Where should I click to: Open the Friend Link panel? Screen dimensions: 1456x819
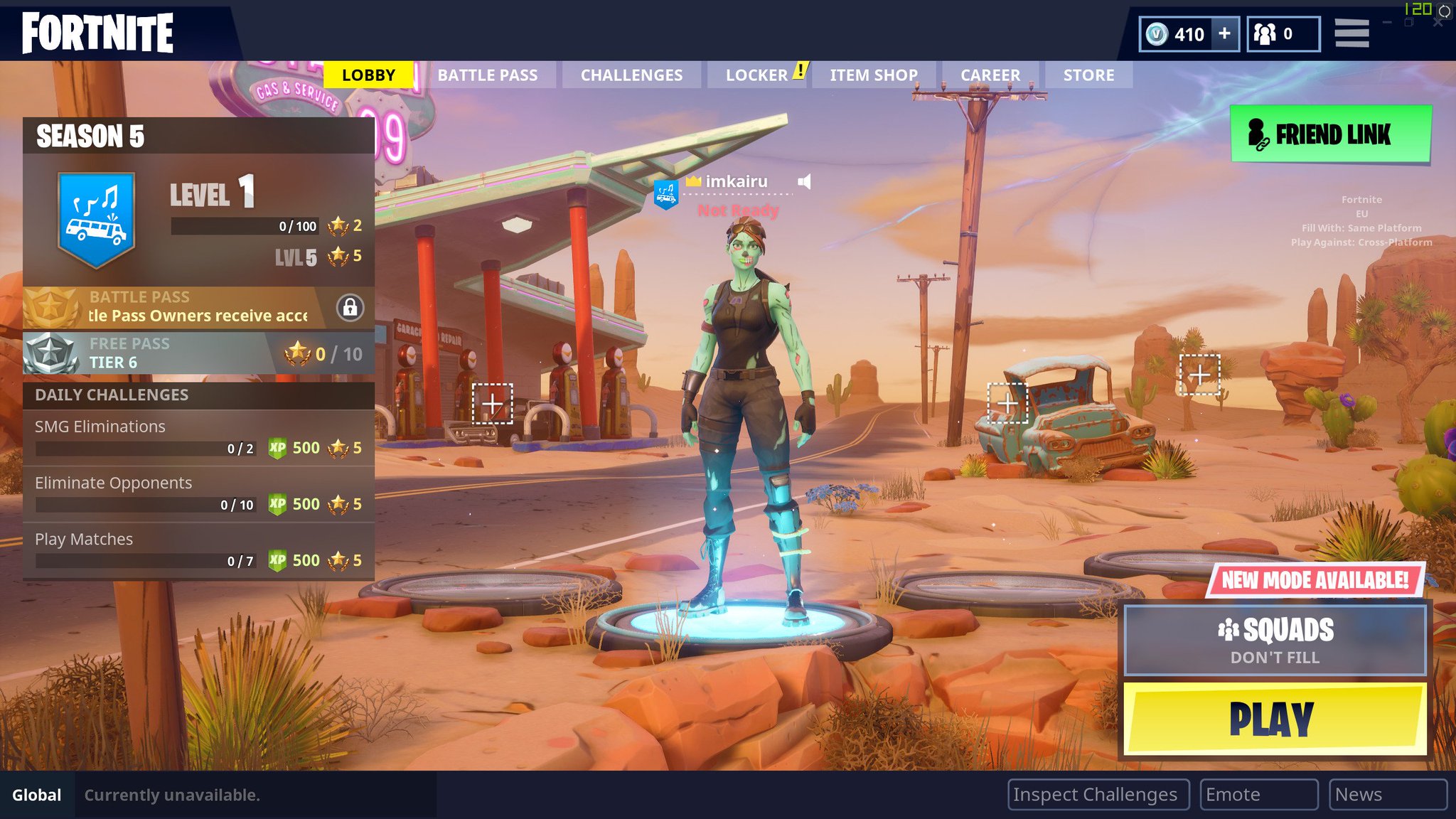click(1331, 134)
